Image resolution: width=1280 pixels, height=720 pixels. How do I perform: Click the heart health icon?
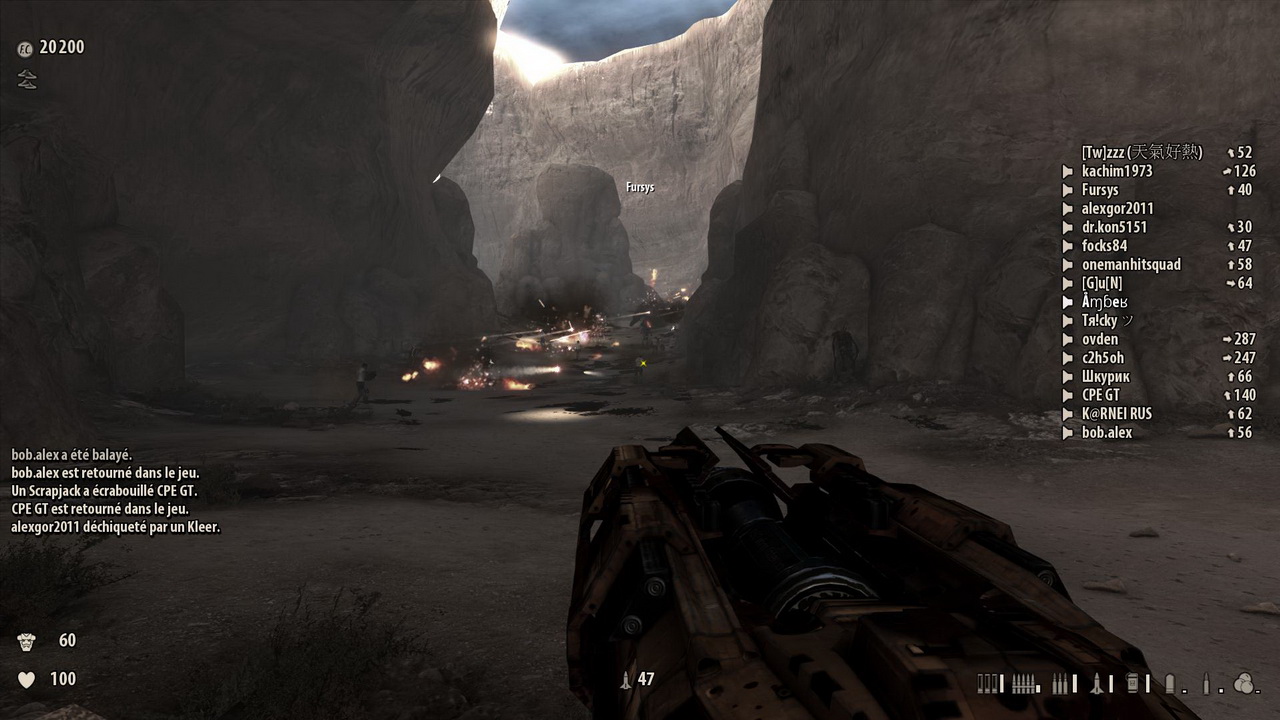26,680
